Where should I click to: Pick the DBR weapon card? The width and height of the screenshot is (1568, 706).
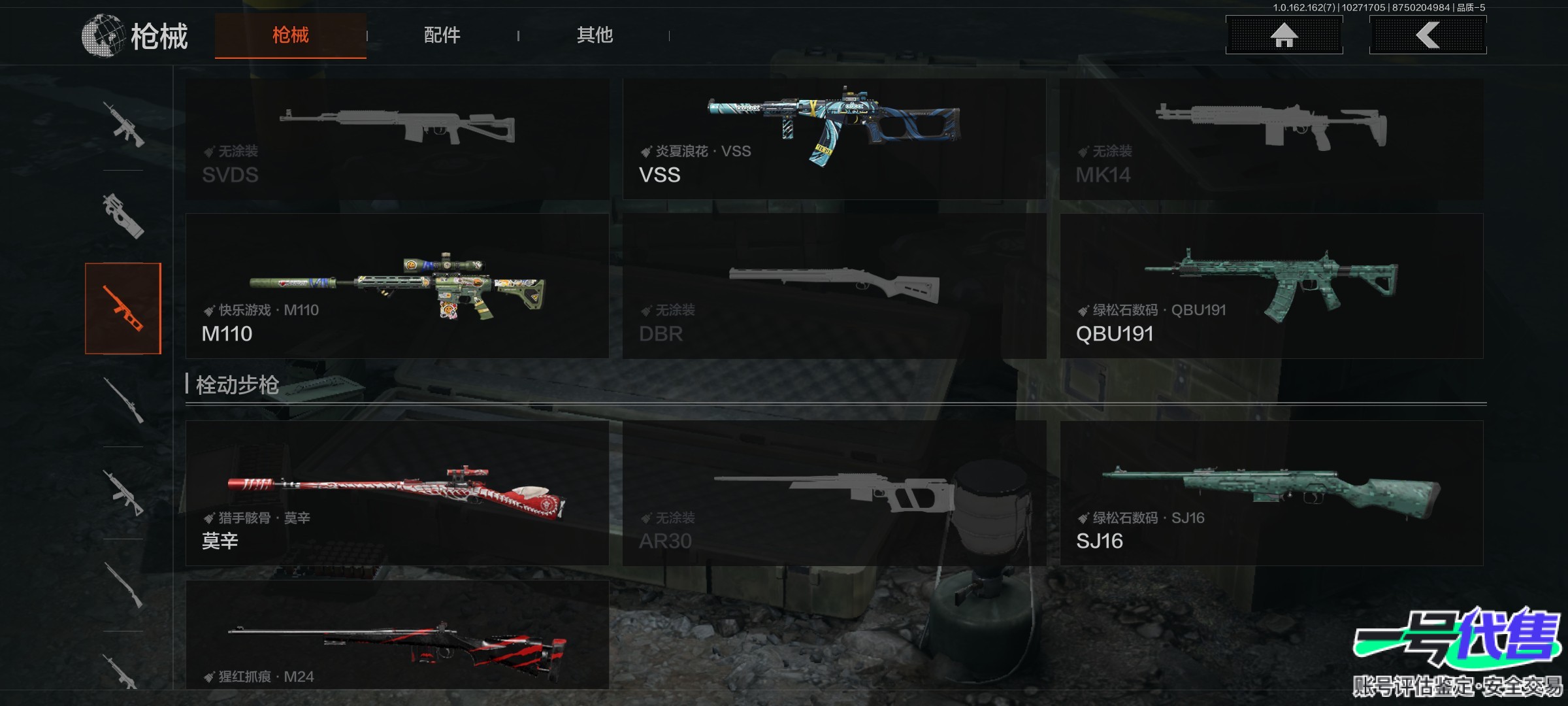tap(834, 286)
